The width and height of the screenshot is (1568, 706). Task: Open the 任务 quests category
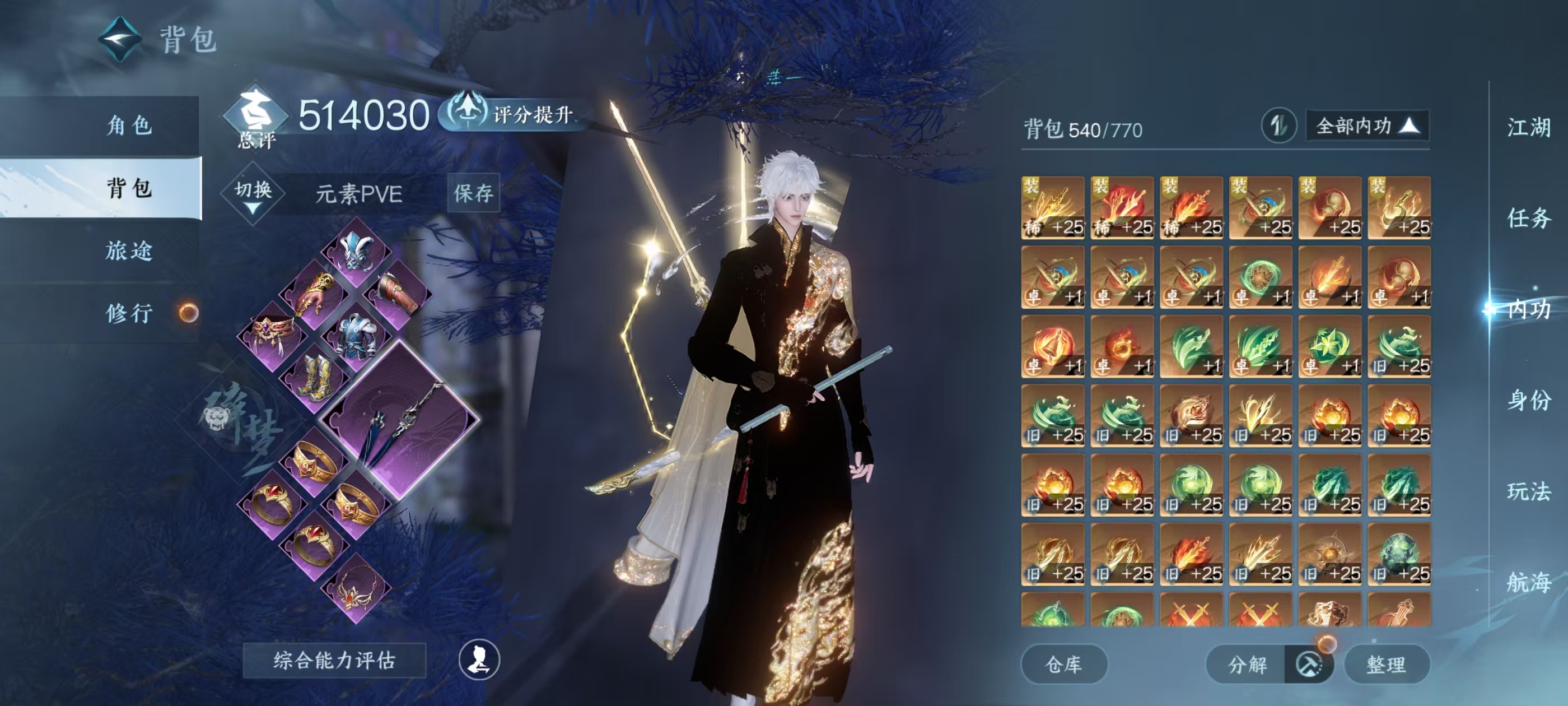(1528, 218)
